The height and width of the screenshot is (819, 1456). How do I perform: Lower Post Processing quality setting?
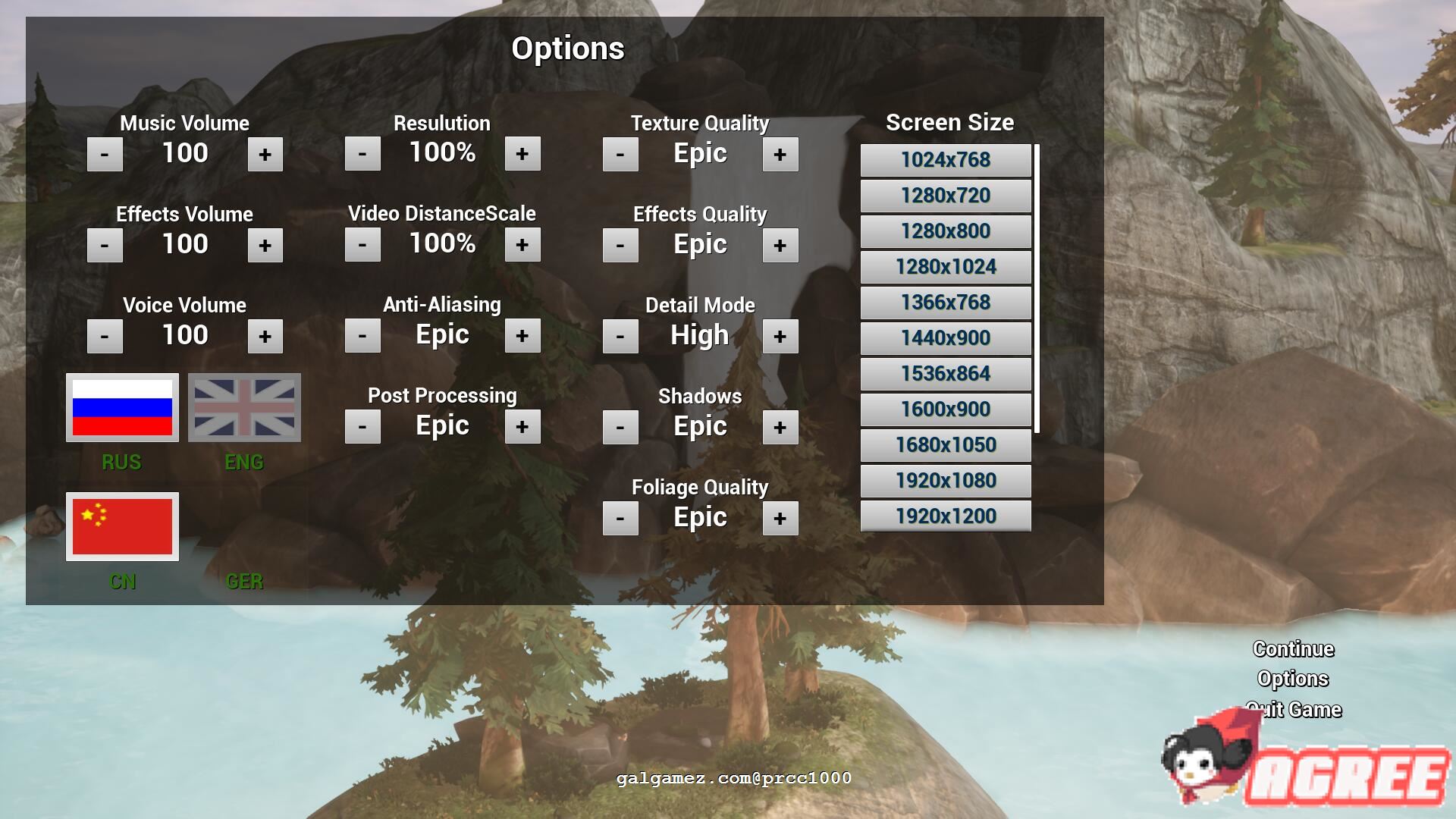point(362,427)
